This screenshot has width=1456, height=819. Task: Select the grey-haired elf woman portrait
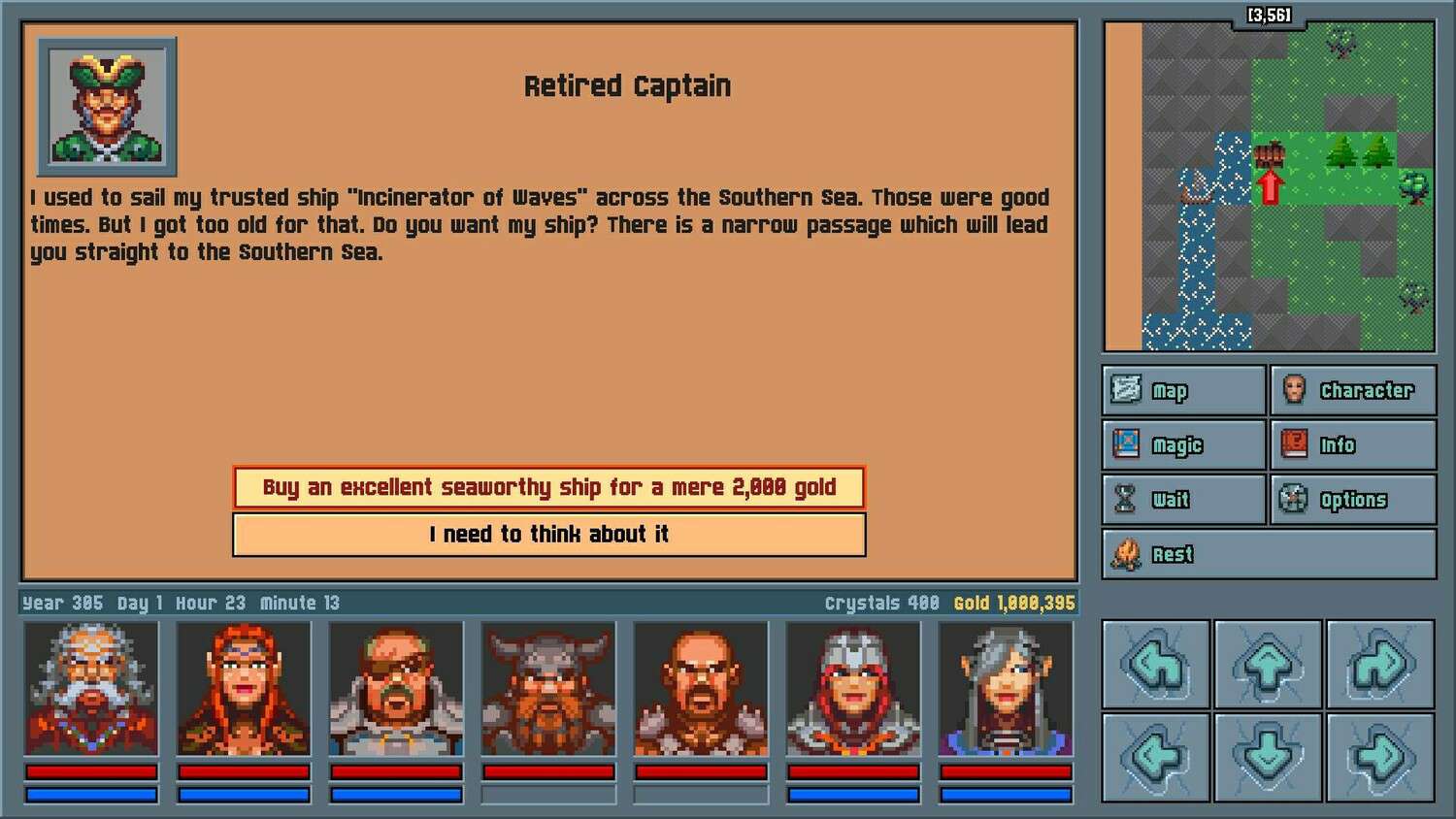click(x=1006, y=689)
